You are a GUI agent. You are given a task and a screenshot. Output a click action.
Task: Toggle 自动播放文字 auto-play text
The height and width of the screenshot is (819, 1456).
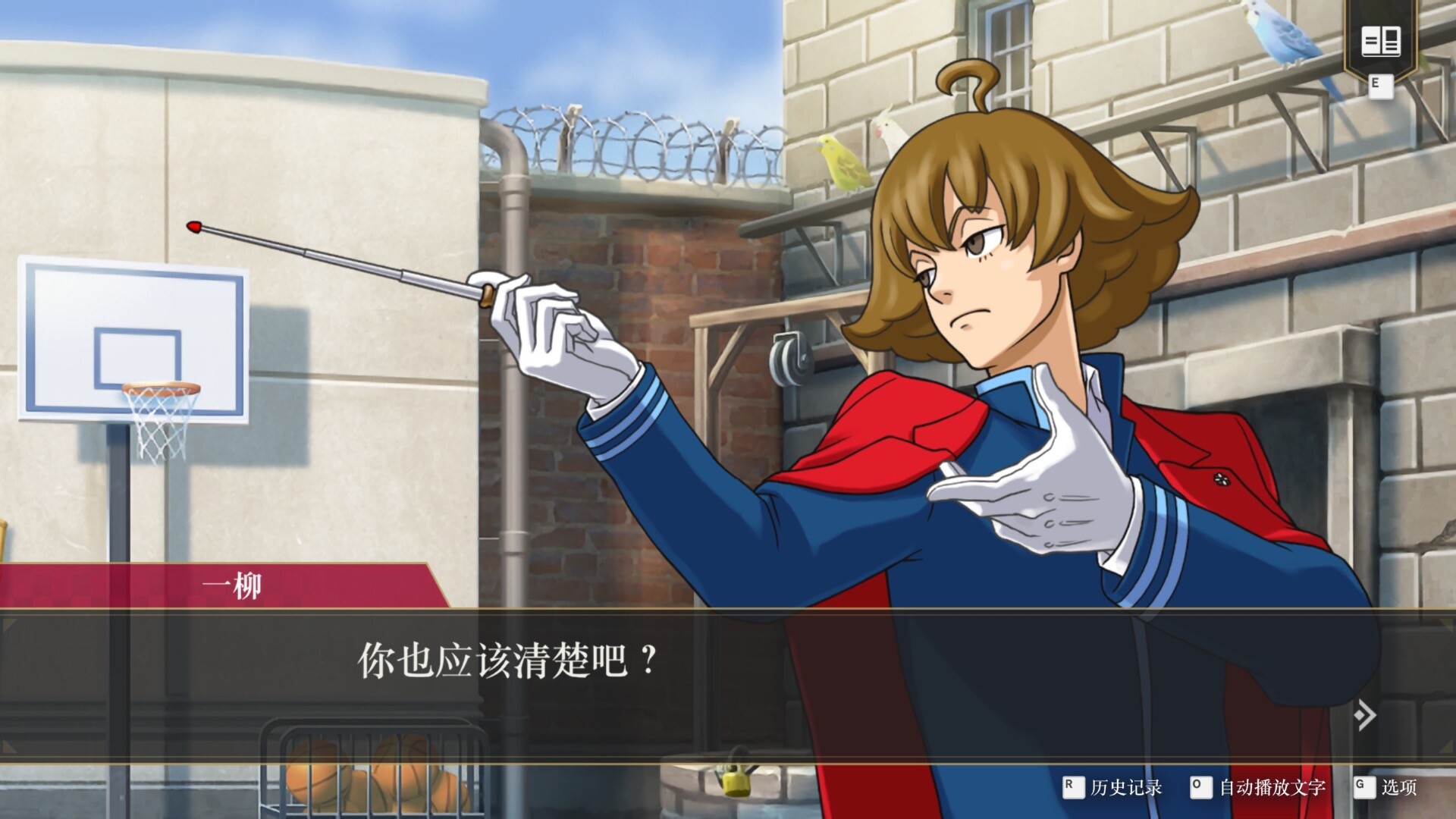pyautogui.click(x=1271, y=787)
